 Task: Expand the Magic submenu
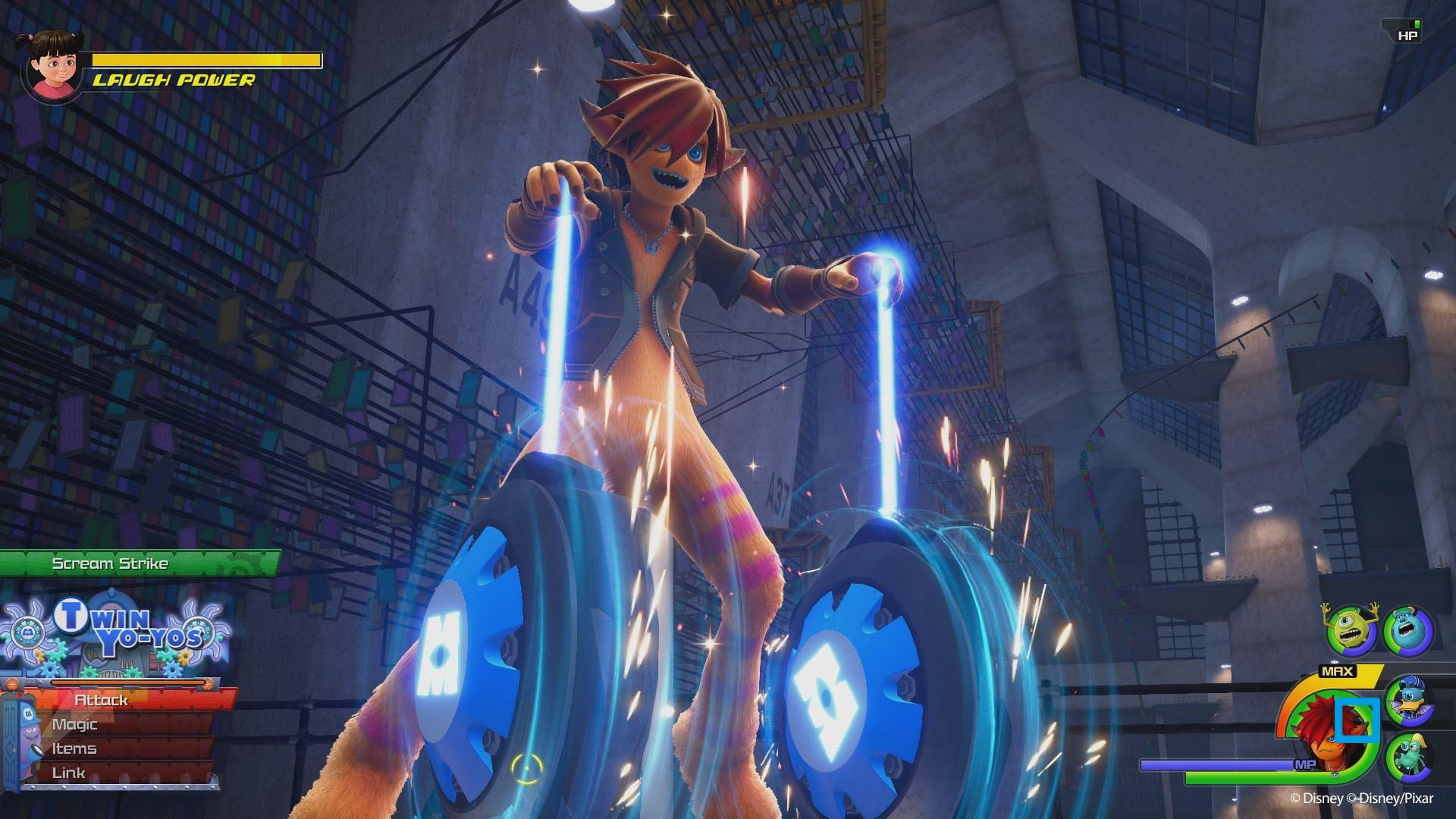point(74,724)
